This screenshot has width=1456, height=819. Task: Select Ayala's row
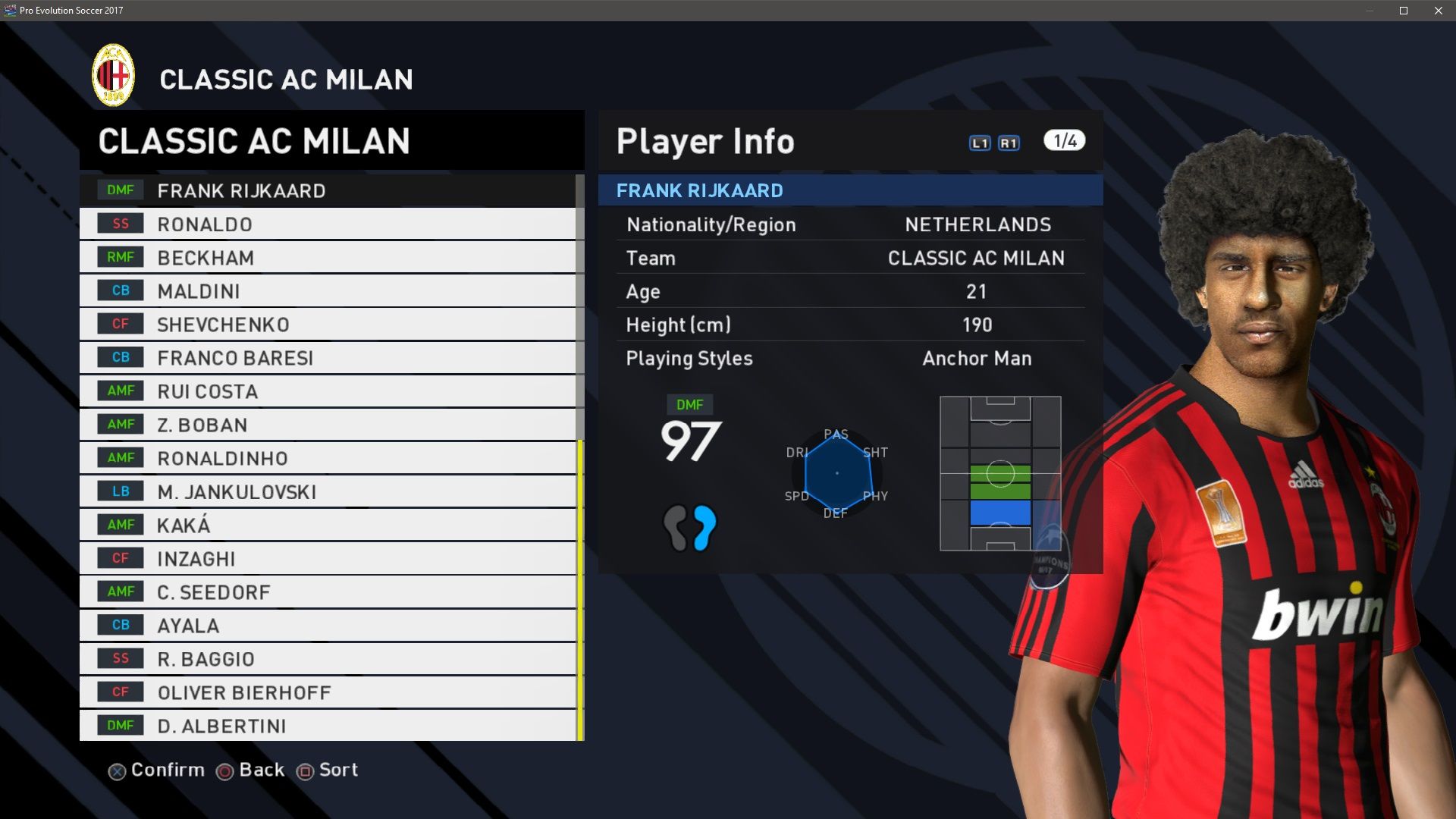(x=328, y=626)
